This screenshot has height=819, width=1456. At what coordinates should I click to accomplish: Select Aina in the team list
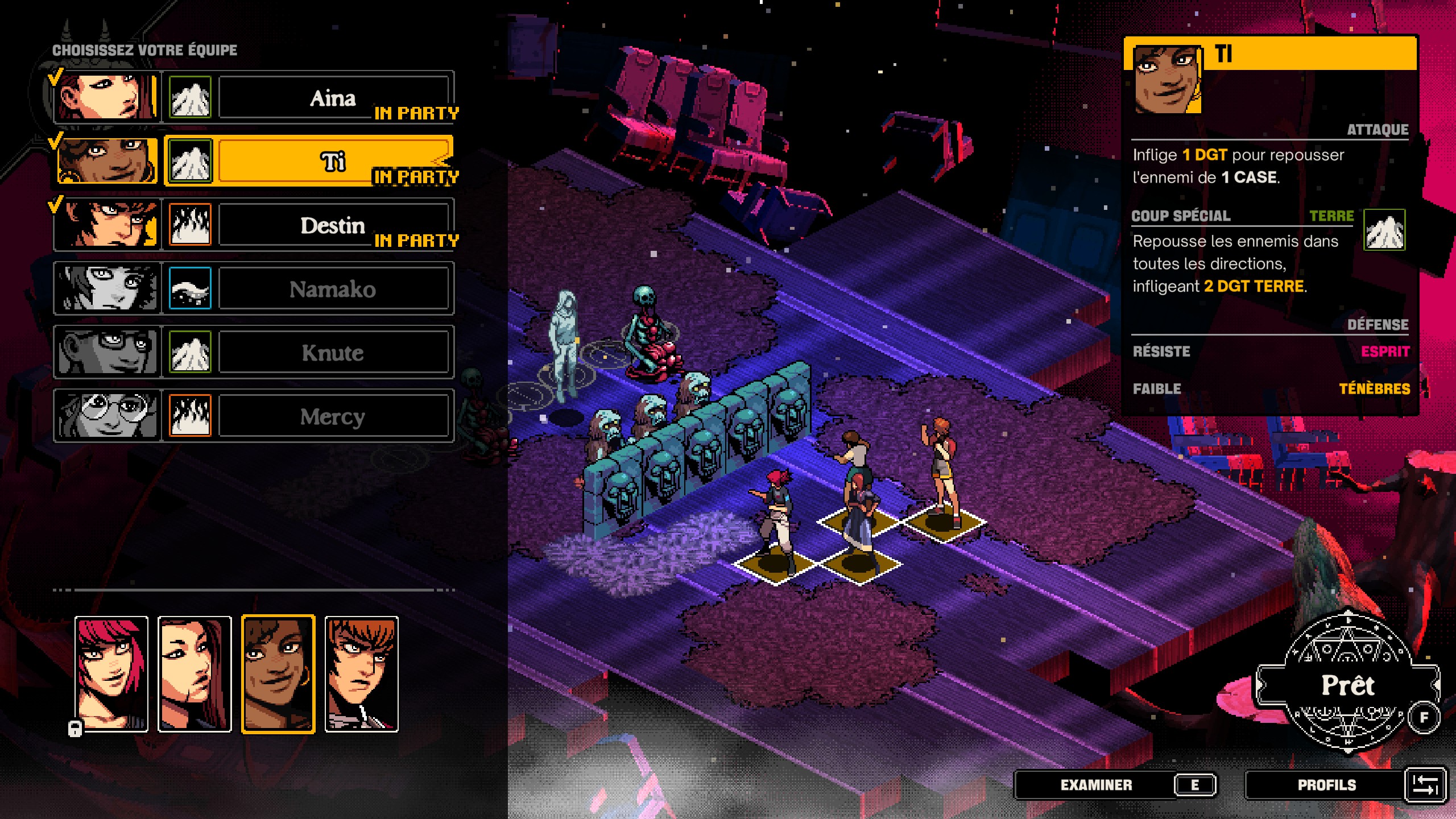333,97
